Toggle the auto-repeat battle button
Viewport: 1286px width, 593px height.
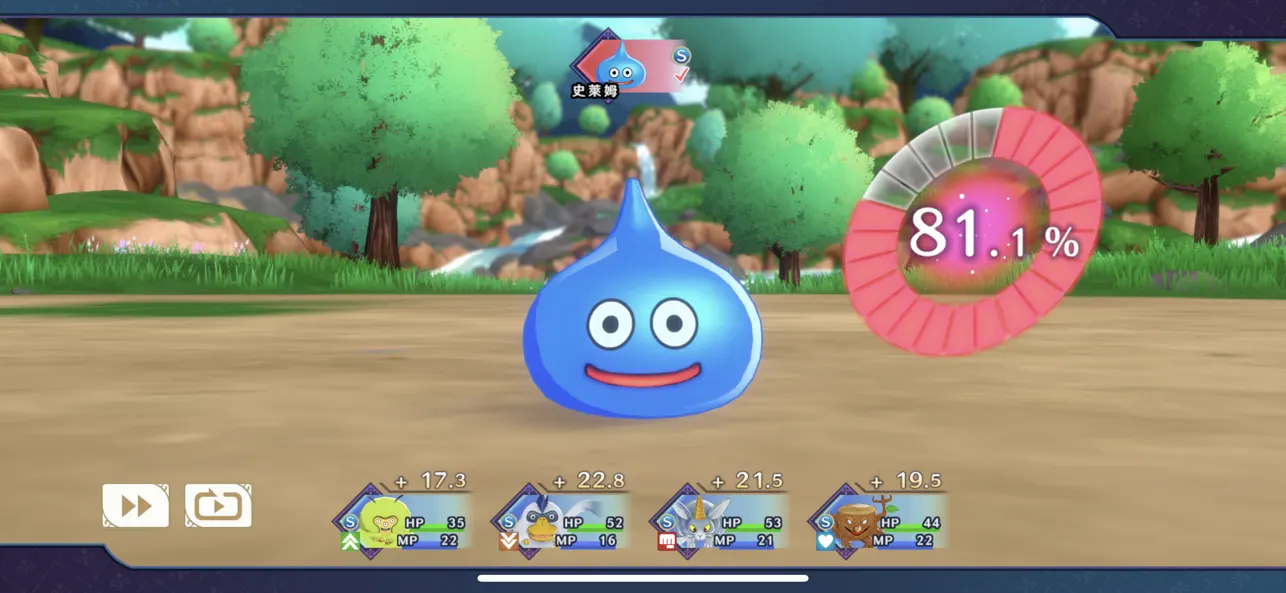(218, 506)
